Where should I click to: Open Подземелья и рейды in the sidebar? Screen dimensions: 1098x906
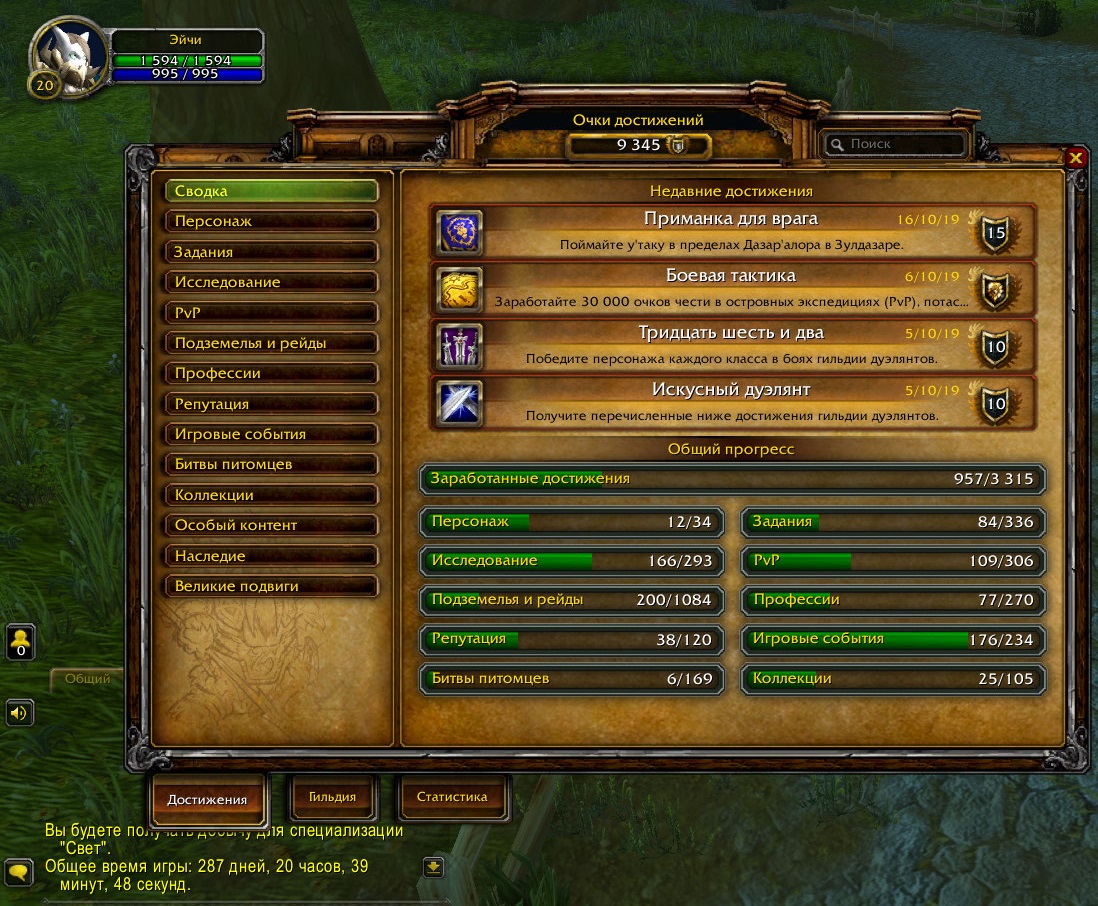(x=271, y=343)
